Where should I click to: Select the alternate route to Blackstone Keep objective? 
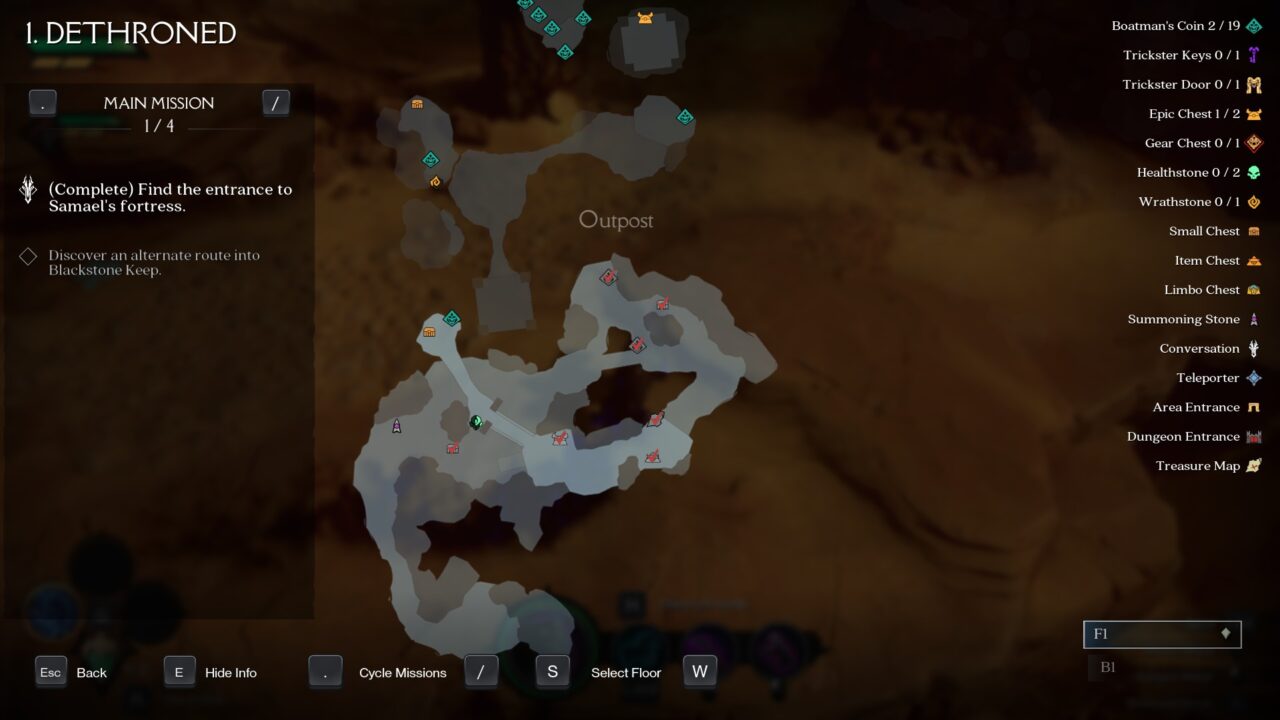point(154,262)
